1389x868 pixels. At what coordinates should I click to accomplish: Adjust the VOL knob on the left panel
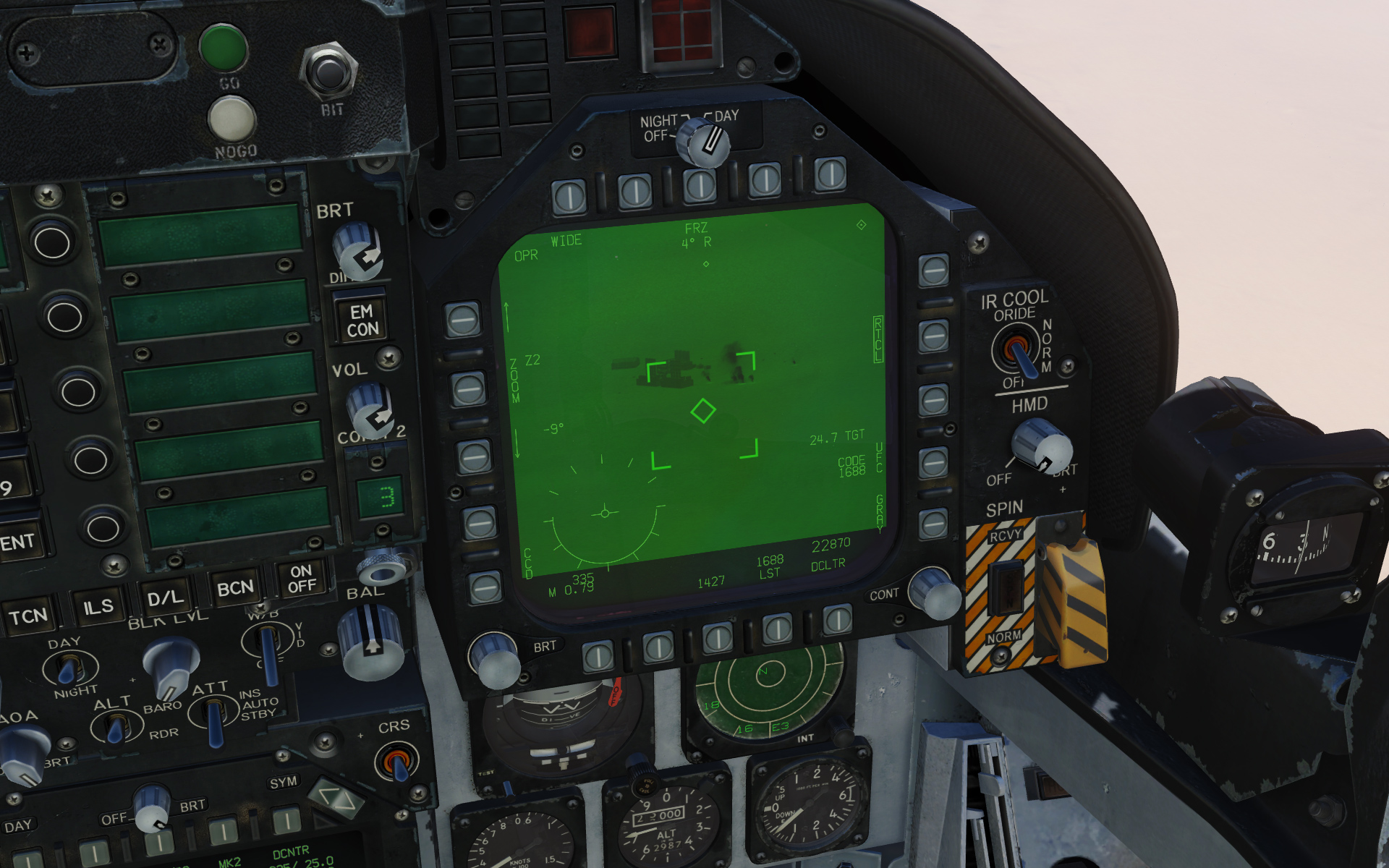pos(369,409)
